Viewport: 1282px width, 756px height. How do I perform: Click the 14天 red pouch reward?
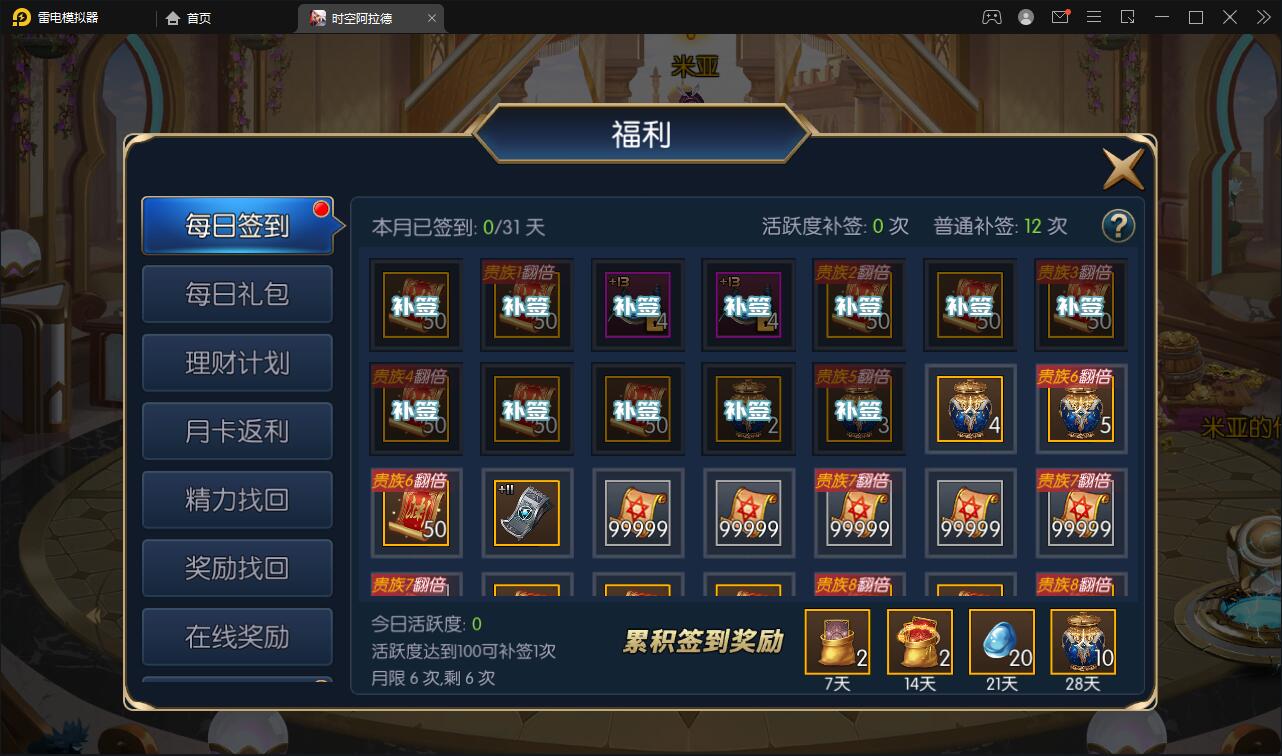920,642
